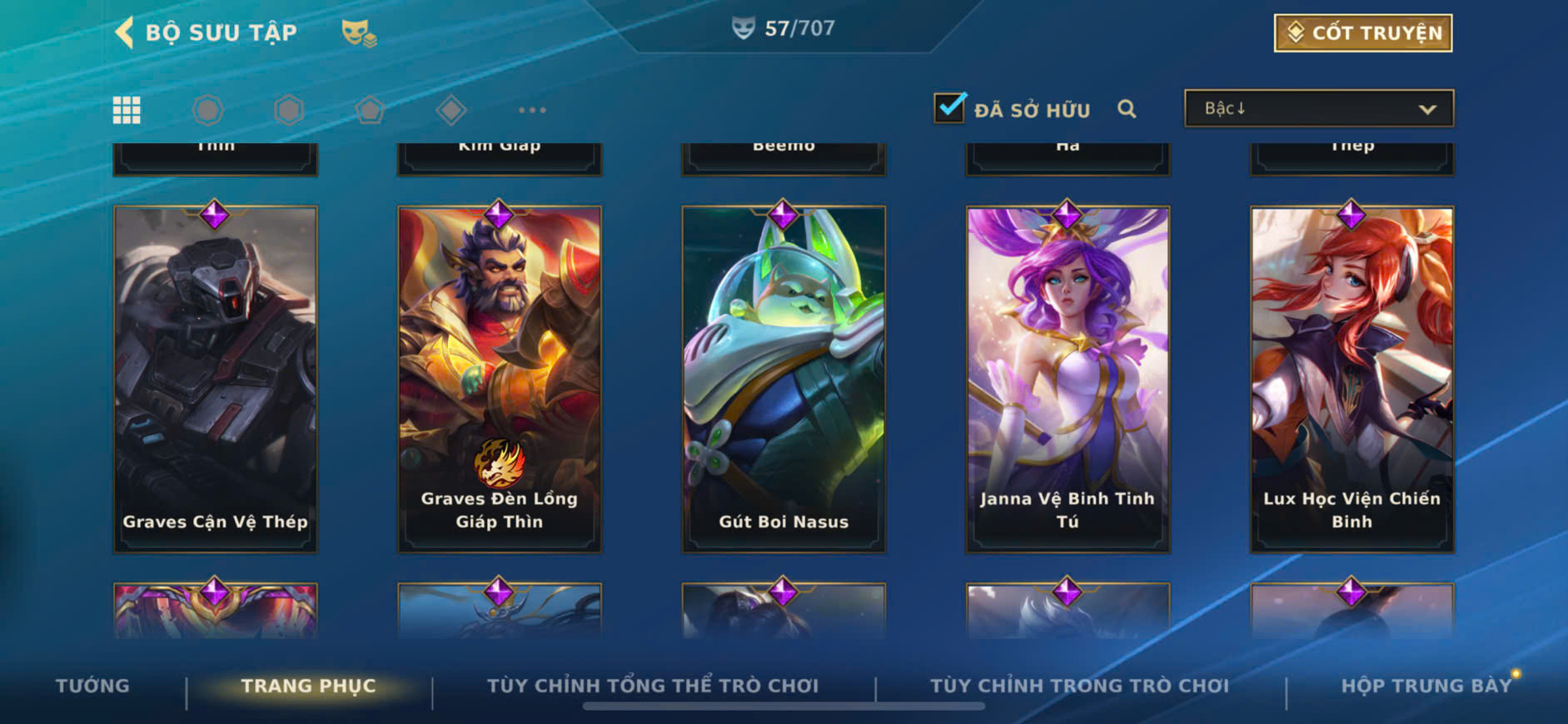
Task: Go to Tùy Chỉnh Trong Trò Chơi tab
Action: (1079, 686)
